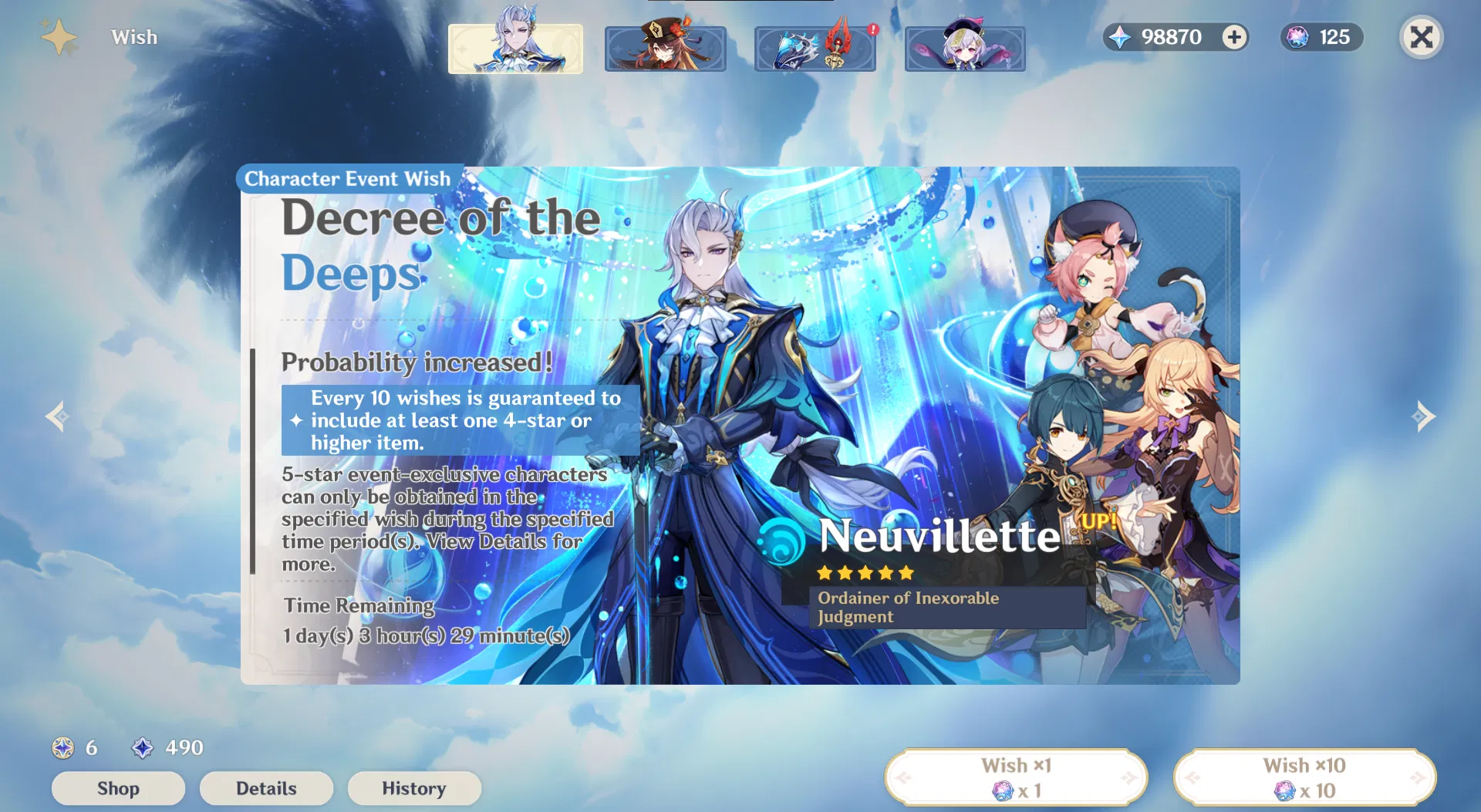
Task: View the Epitome Invocation weapon banner with notification
Action: (815, 49)
